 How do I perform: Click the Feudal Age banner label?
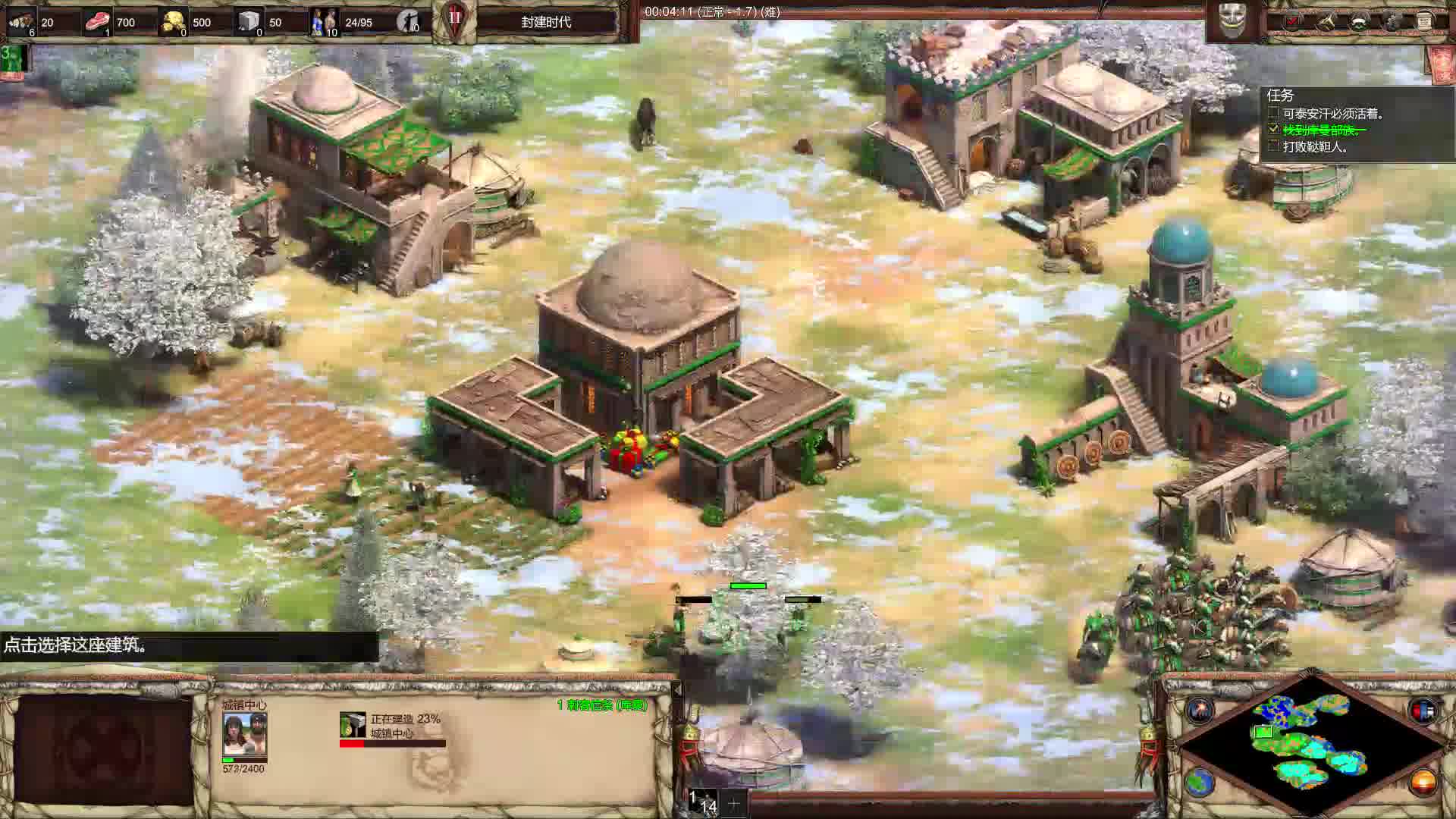(546, 22)
